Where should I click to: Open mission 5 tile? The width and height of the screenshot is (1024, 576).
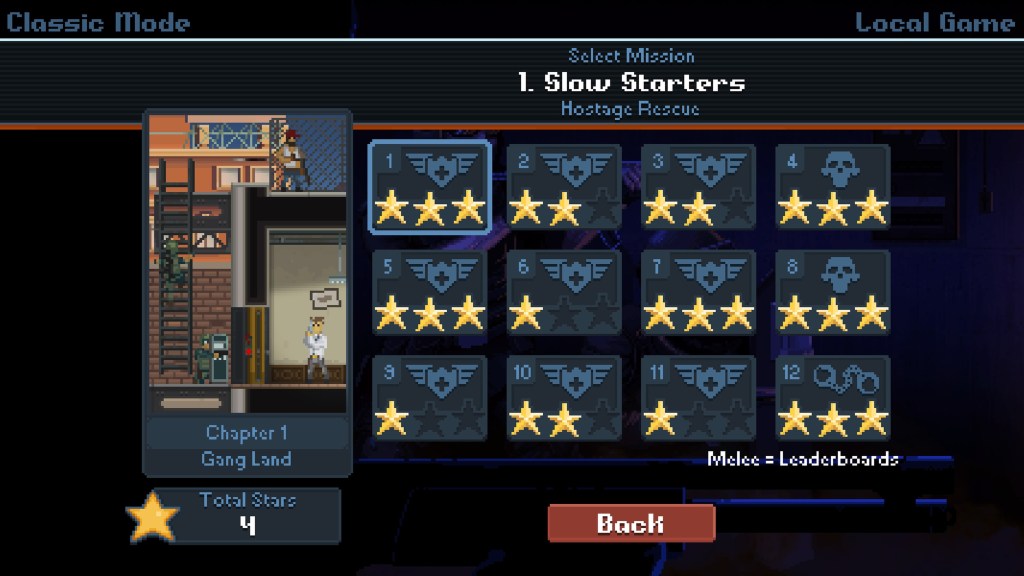pyautogui.click(x=430, y=292)
